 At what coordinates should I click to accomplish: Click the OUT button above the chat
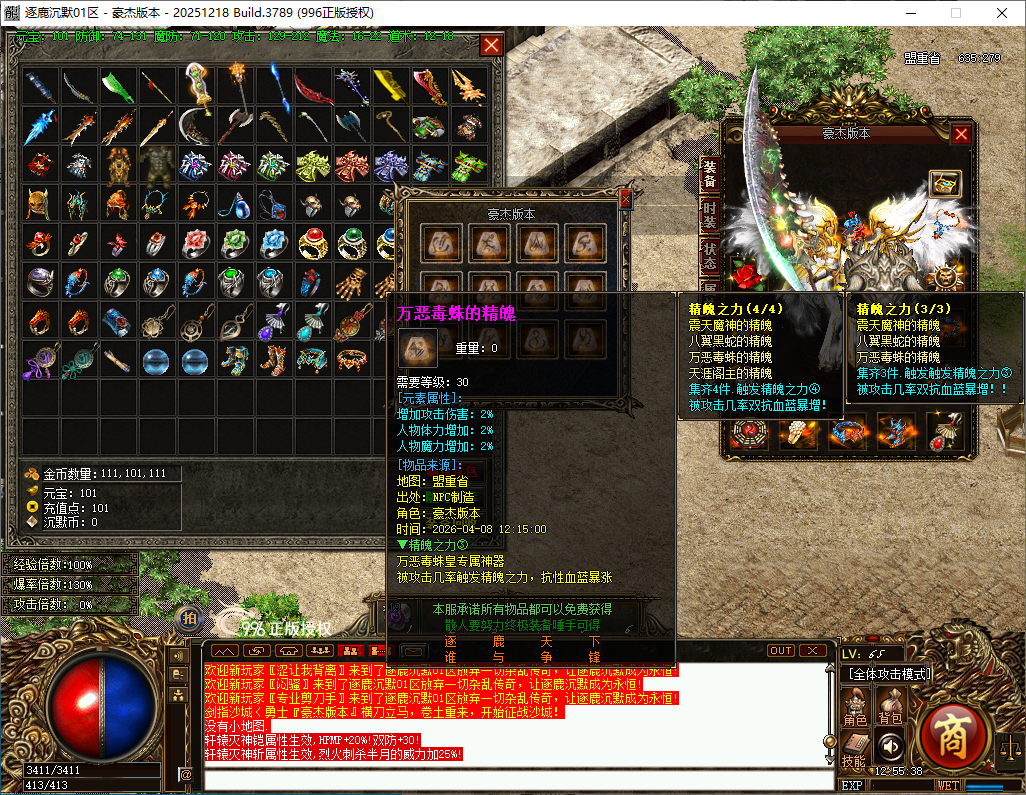pos(781,650)
